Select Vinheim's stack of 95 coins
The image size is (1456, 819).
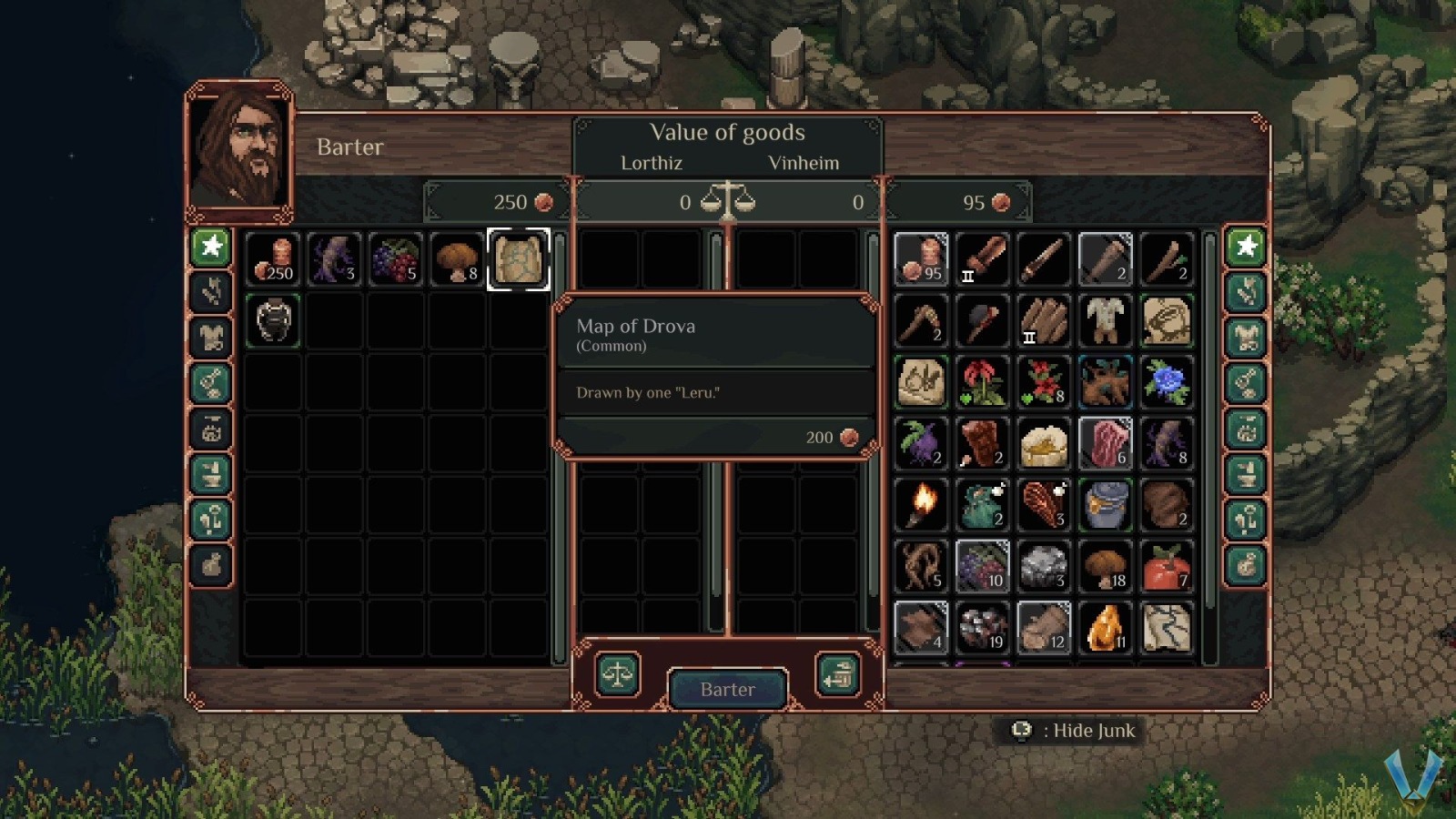(921, 259)
